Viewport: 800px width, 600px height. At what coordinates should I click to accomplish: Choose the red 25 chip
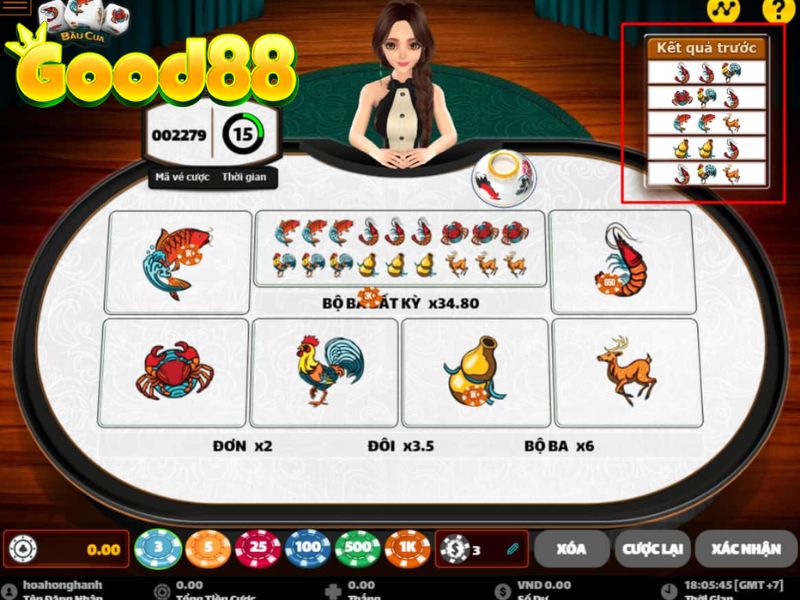pyautogui.click(x=258, y=549)
